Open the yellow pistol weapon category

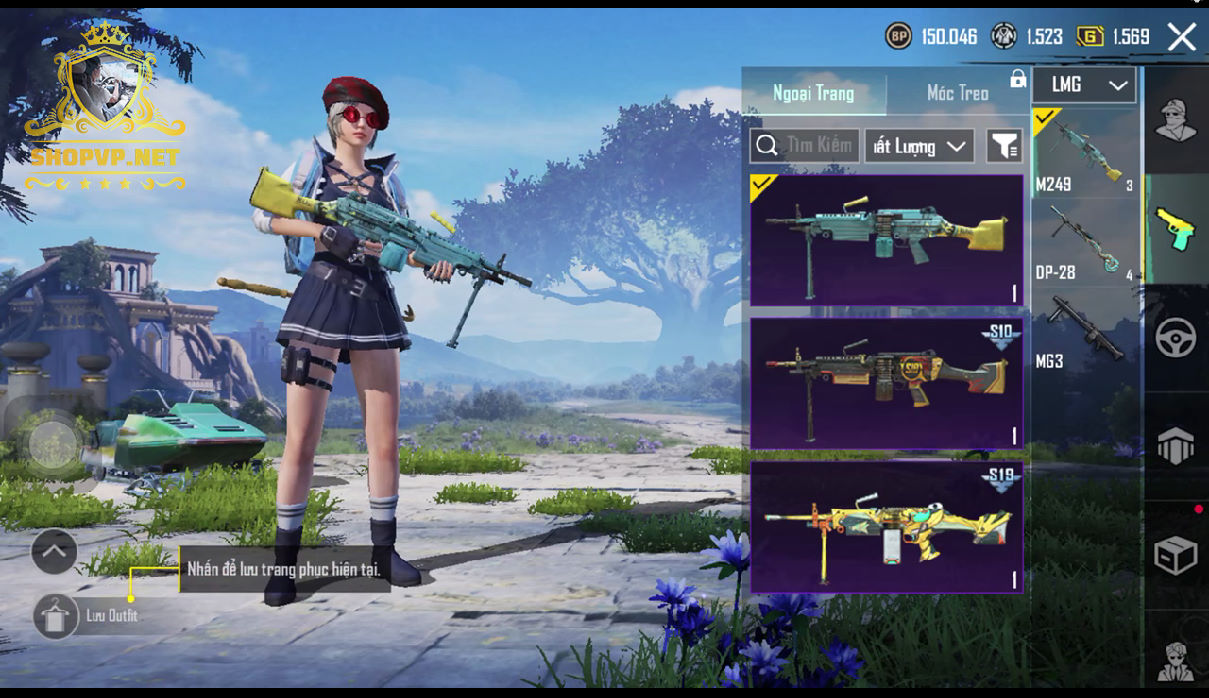(x=1176, y=228)
